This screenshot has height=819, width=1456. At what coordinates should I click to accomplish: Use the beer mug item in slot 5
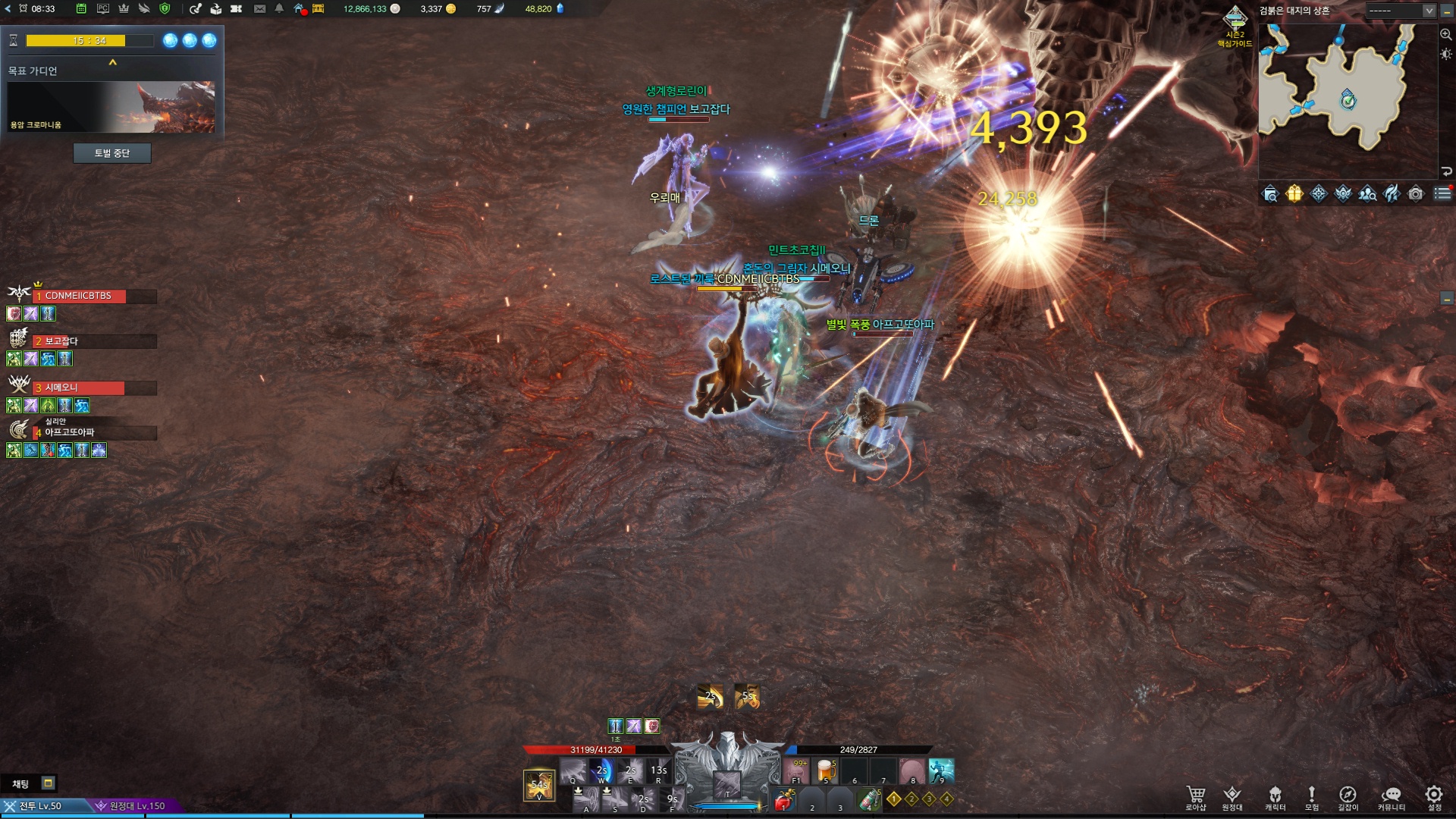pyautogui.click(x=825, y=770)
